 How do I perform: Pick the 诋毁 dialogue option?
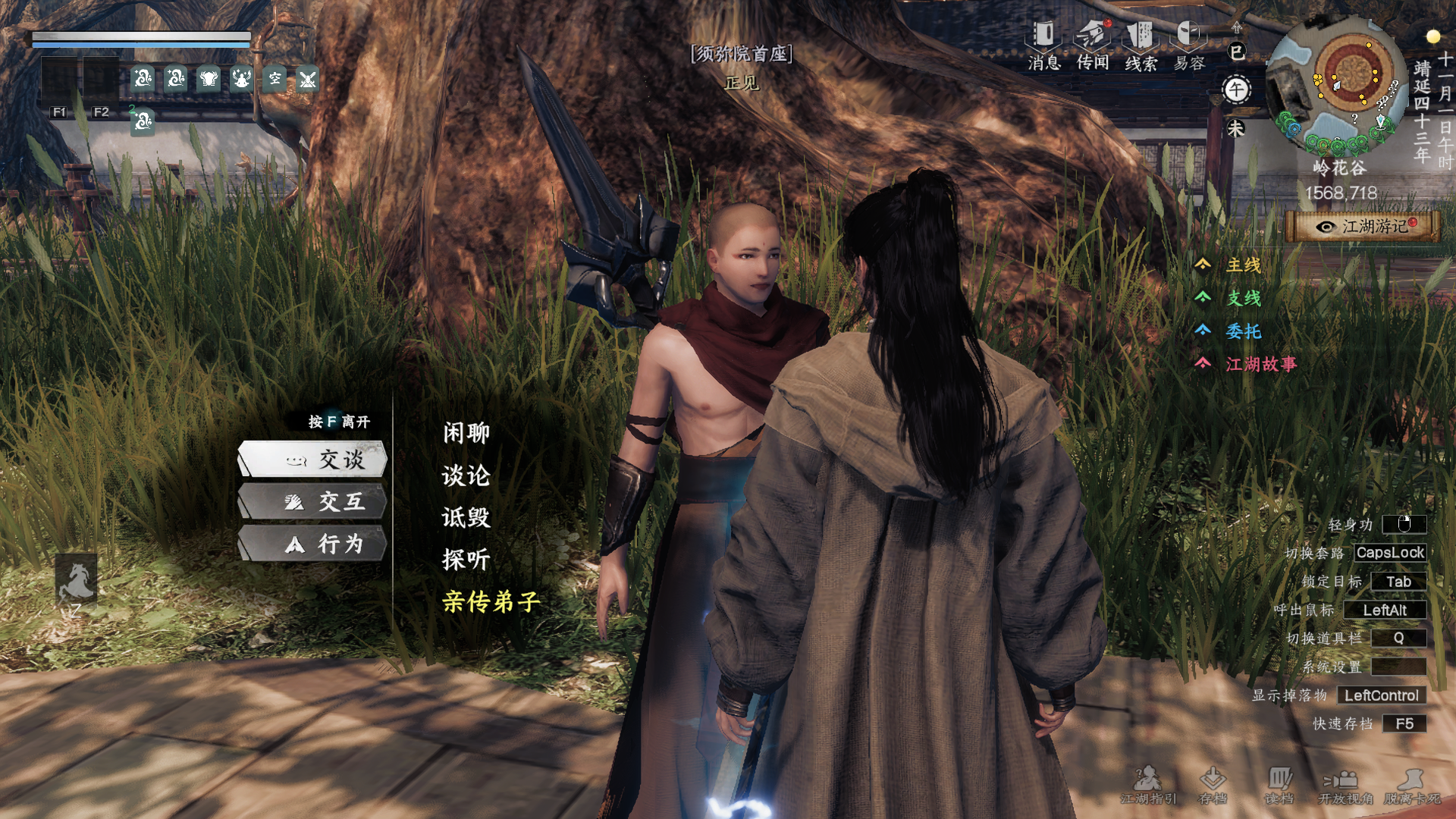click(466, 517)
